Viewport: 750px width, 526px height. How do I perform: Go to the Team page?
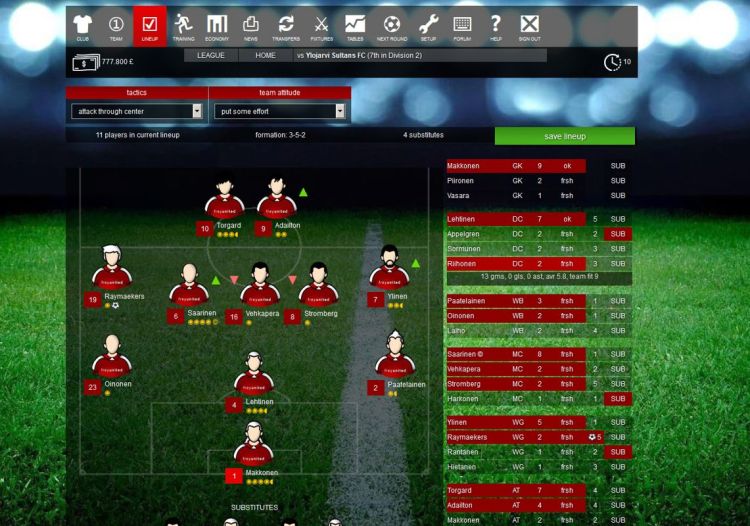116,26
